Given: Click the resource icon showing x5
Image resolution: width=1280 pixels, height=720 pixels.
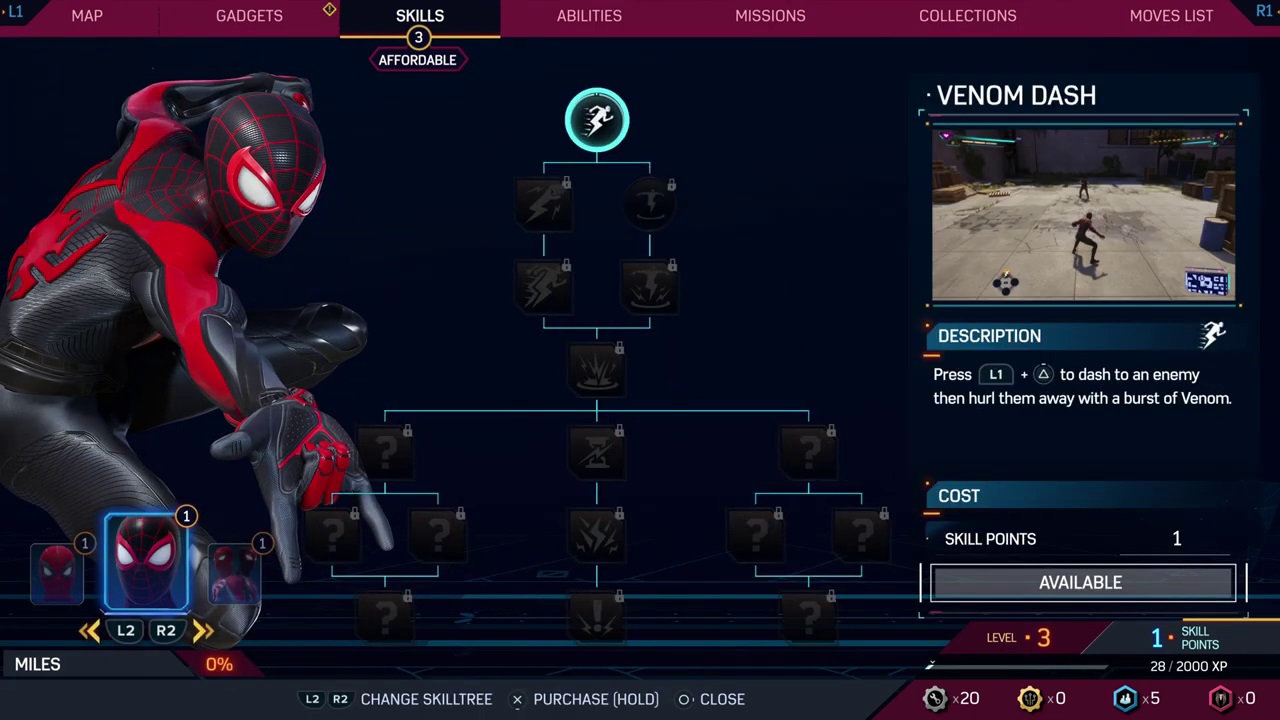Looking at the screenshot, I should click(x=1124, y=698).
